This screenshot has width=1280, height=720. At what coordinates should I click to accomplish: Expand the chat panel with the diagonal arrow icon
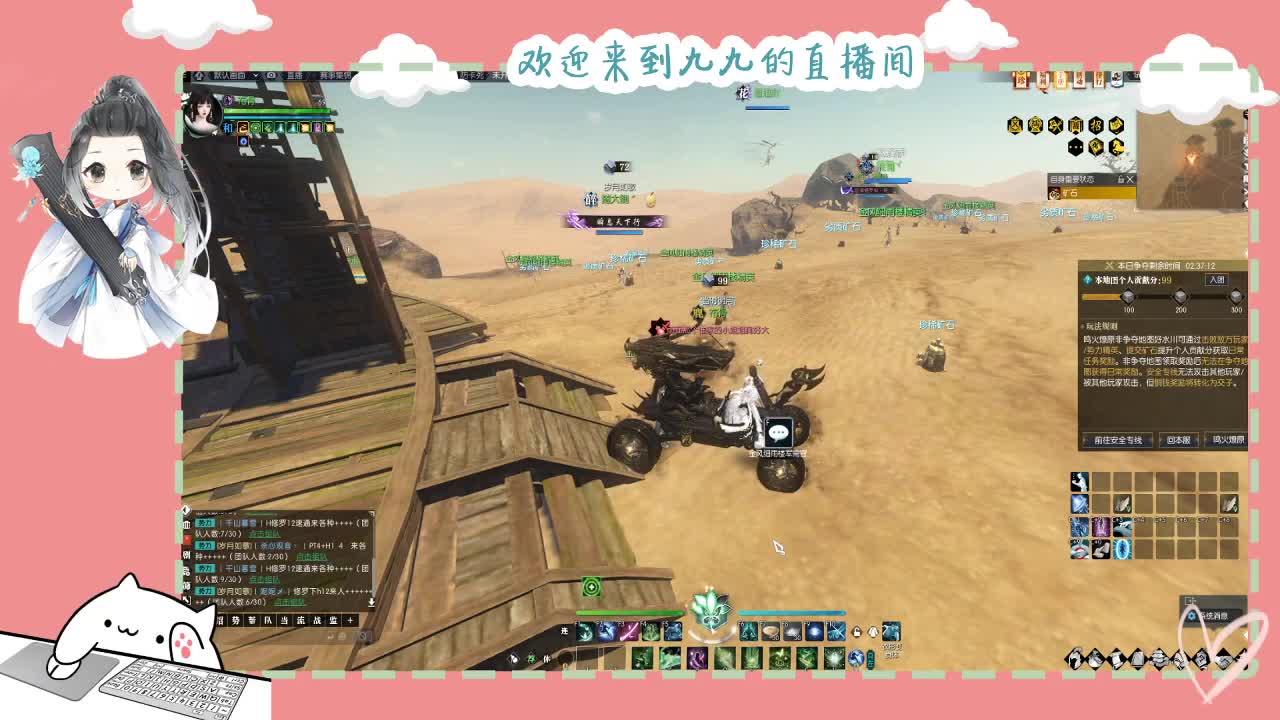(x=186, y=599)
